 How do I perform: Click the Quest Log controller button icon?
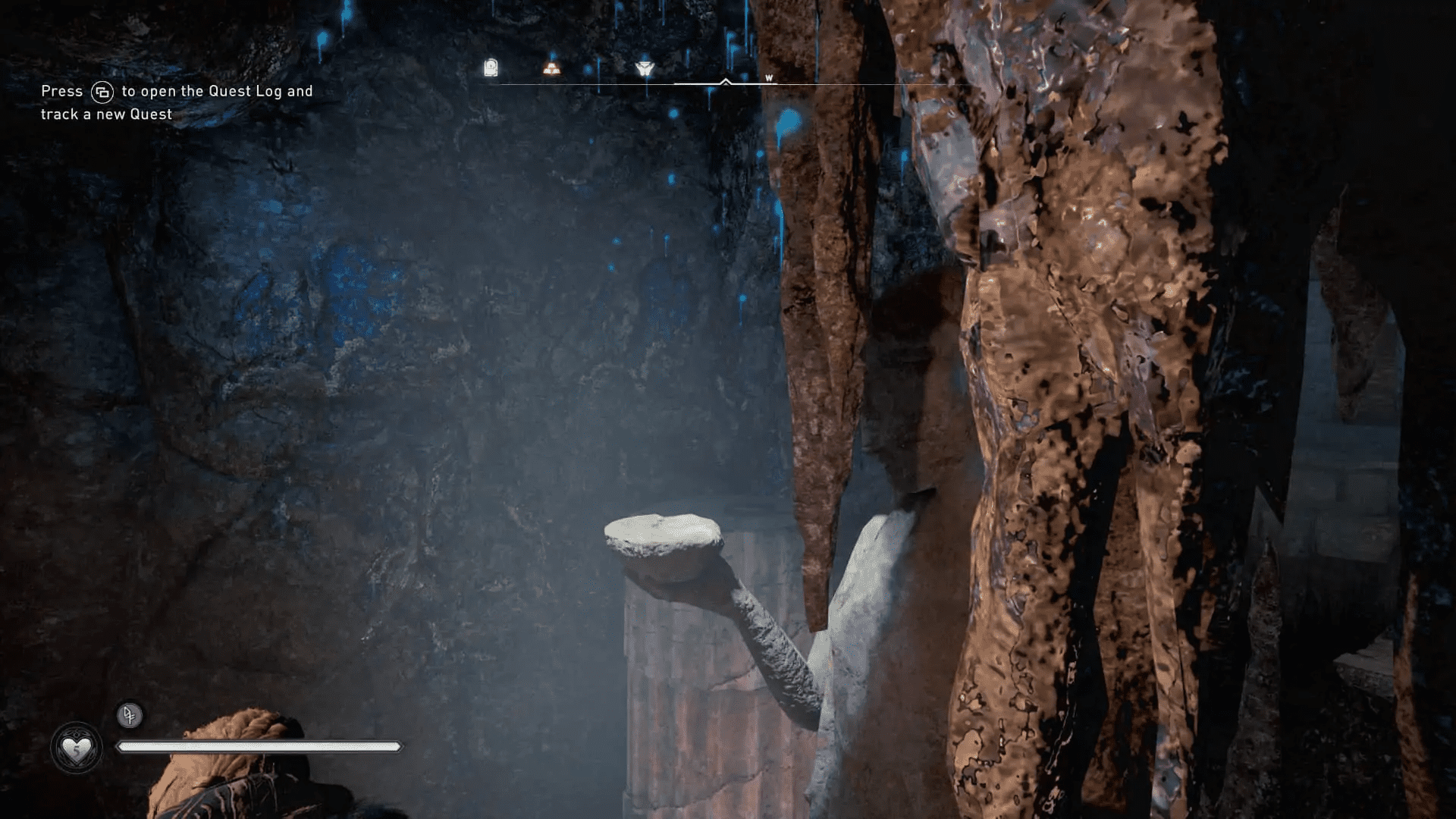(x=103, y=91)
